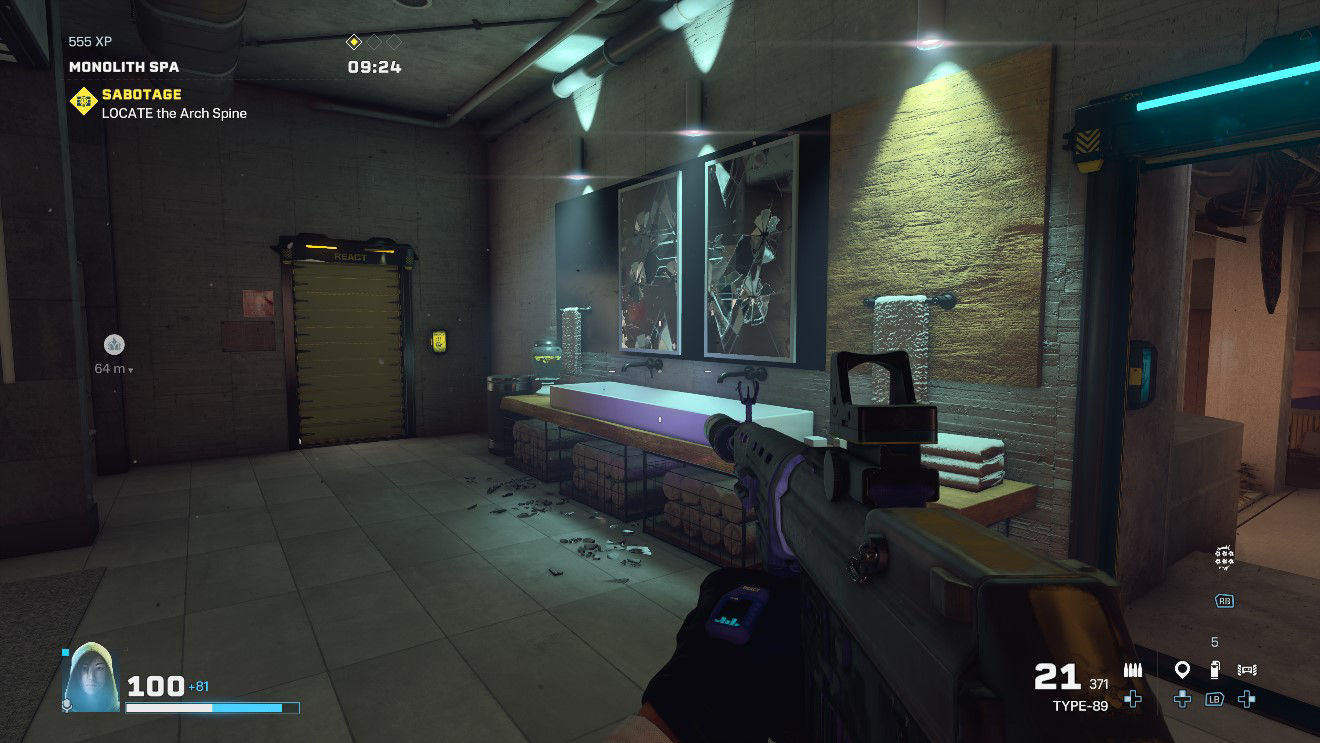Click the operator portrait
The image size is (1320, 743).
[x=91, y=676]
